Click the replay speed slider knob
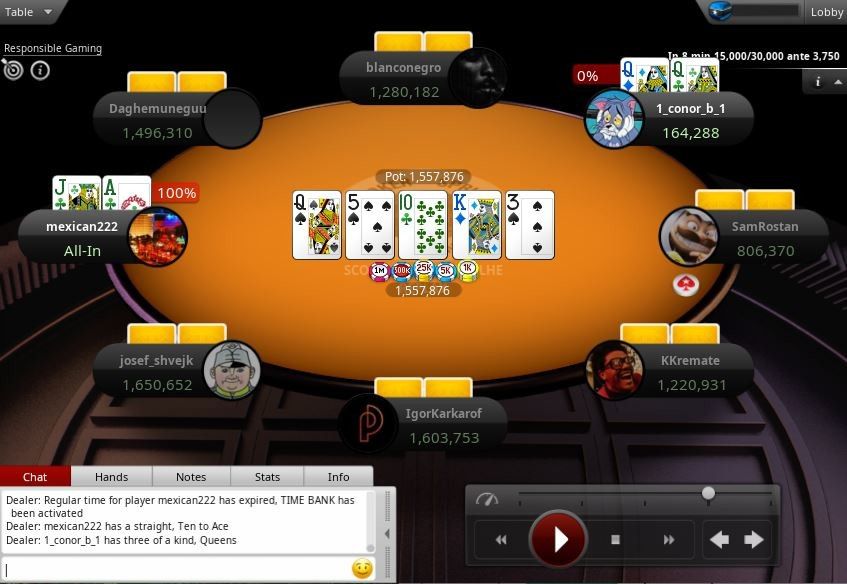Image resolution: width=847 pixels, height=584 pixels. [708, 493]
